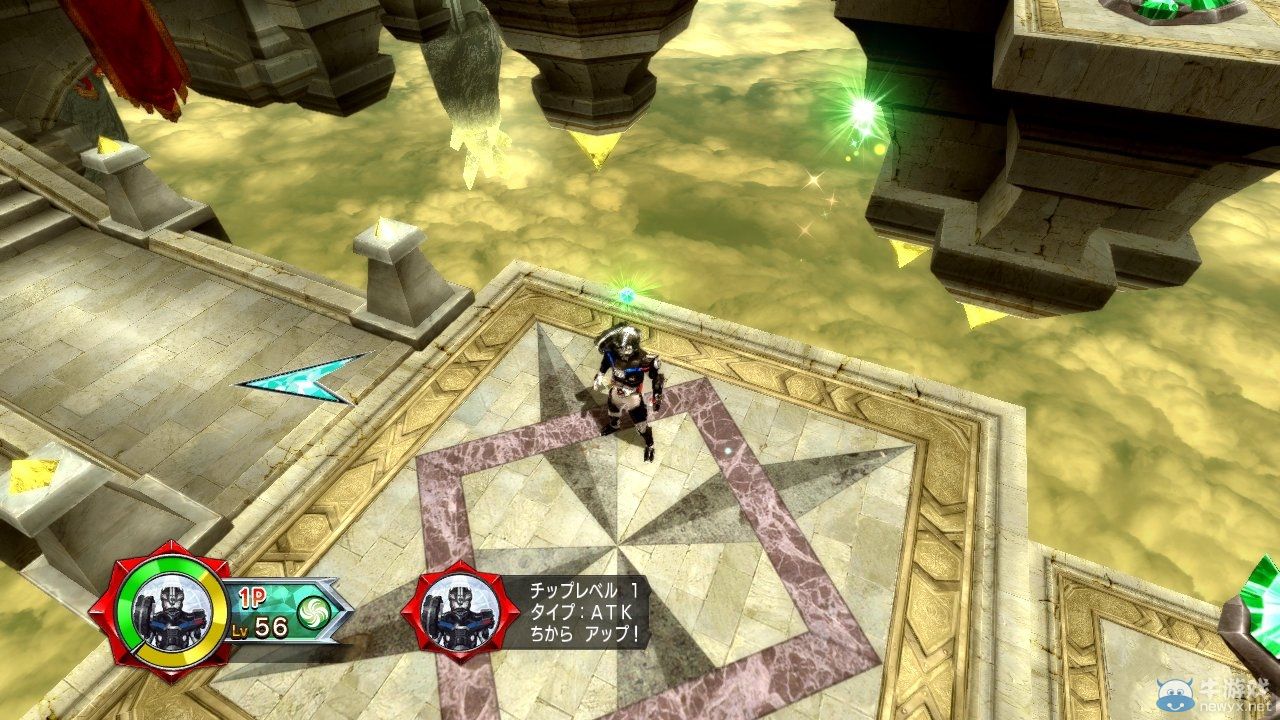Click the newyx.net watermark logo
This screenshot has width=1280, height=720.
[x=1217, y=693]
